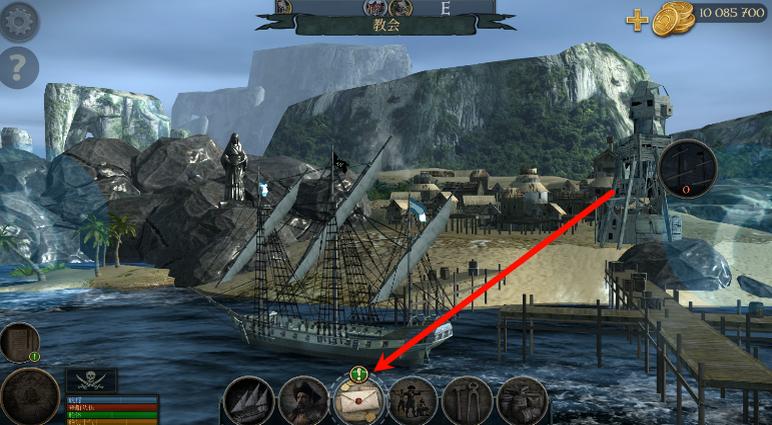The image size is (772, 425).
Task: Open the round compass minimap
Action: 688,166
